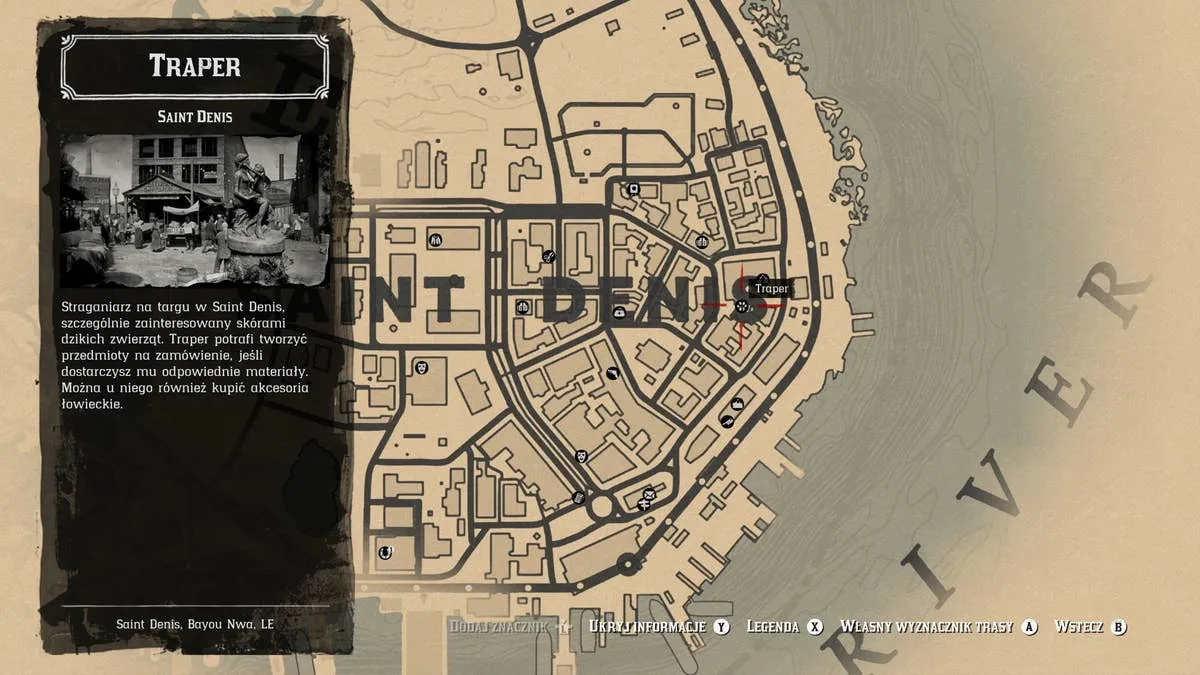Click the newspaper marker near the roundabout

coord(578,497)
